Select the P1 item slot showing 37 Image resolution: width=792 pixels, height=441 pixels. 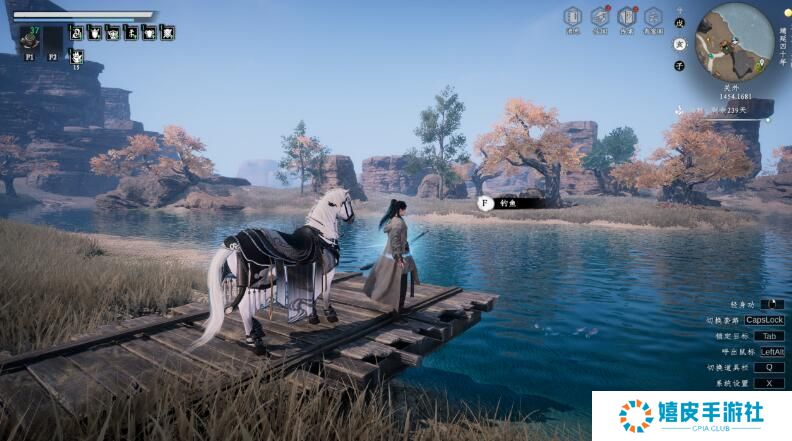29,40
